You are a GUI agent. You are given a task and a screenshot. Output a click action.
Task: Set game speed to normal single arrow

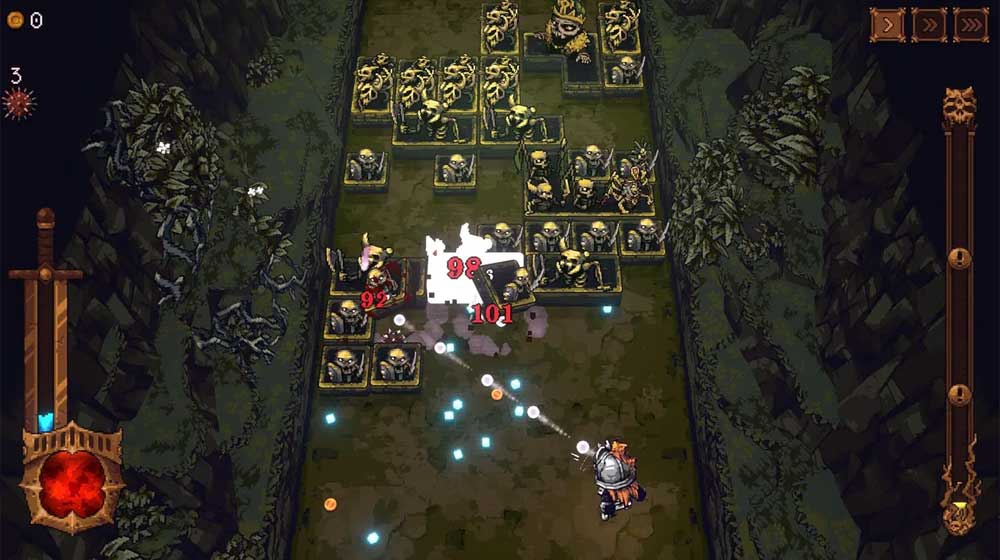click(886, 25)
